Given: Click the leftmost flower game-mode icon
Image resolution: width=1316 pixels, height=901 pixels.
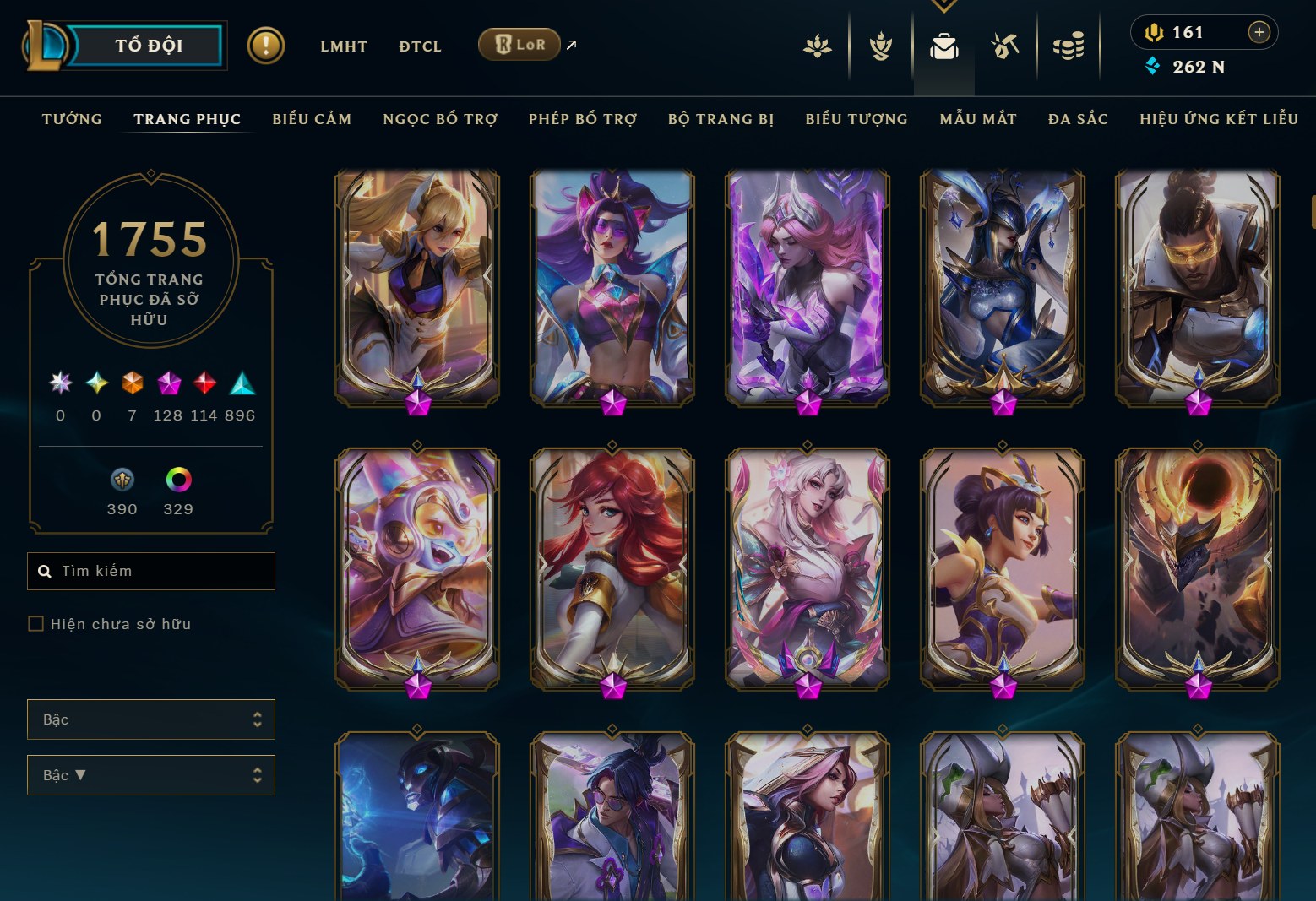Looking at the screenshot, I should (817, 46).
